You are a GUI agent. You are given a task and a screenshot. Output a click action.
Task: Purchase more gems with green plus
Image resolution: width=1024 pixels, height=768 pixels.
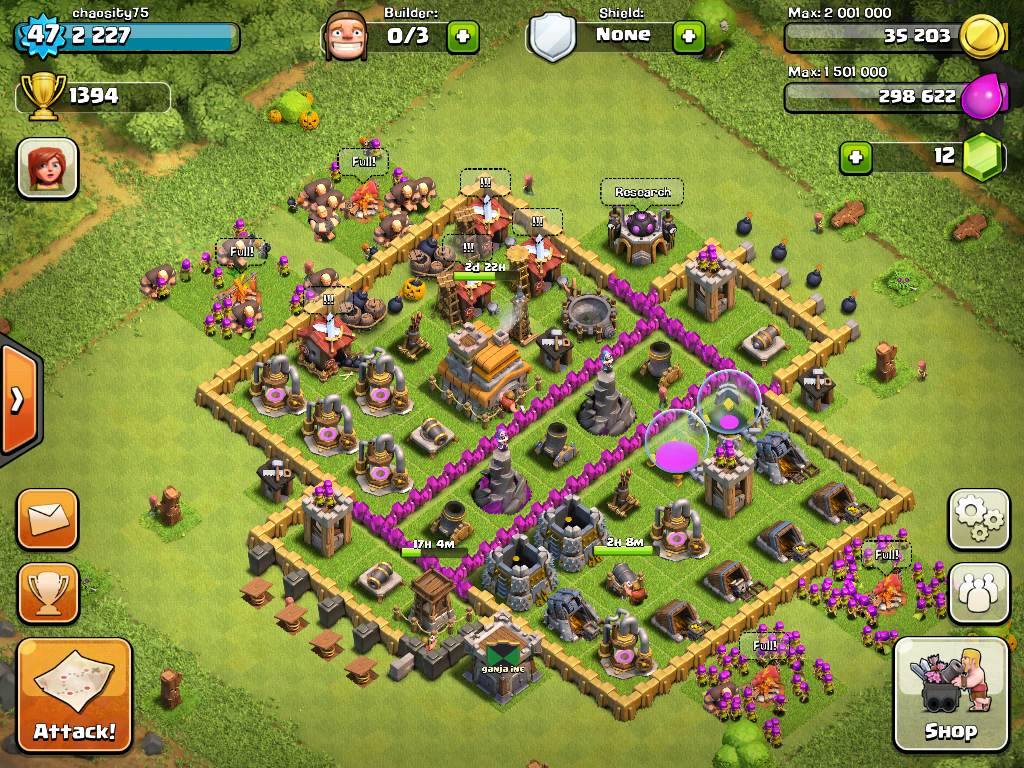click(855, 157)
